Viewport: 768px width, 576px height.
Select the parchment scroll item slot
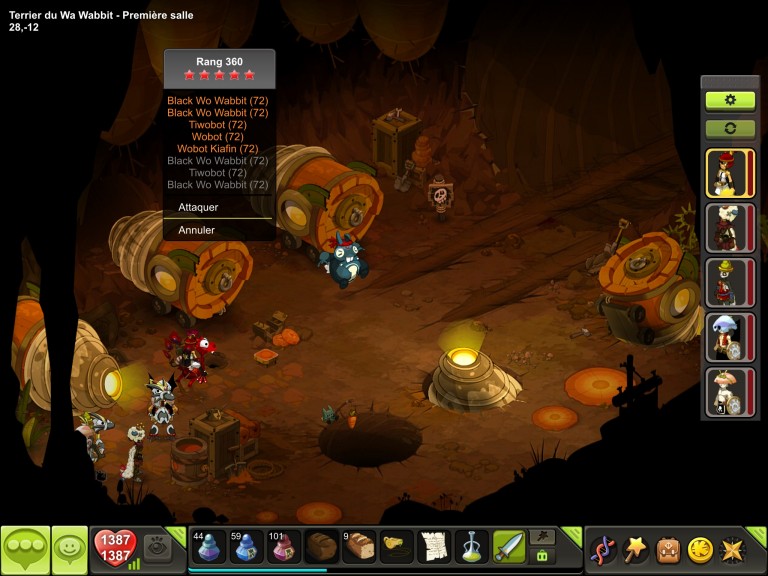(x=433, y=547)
